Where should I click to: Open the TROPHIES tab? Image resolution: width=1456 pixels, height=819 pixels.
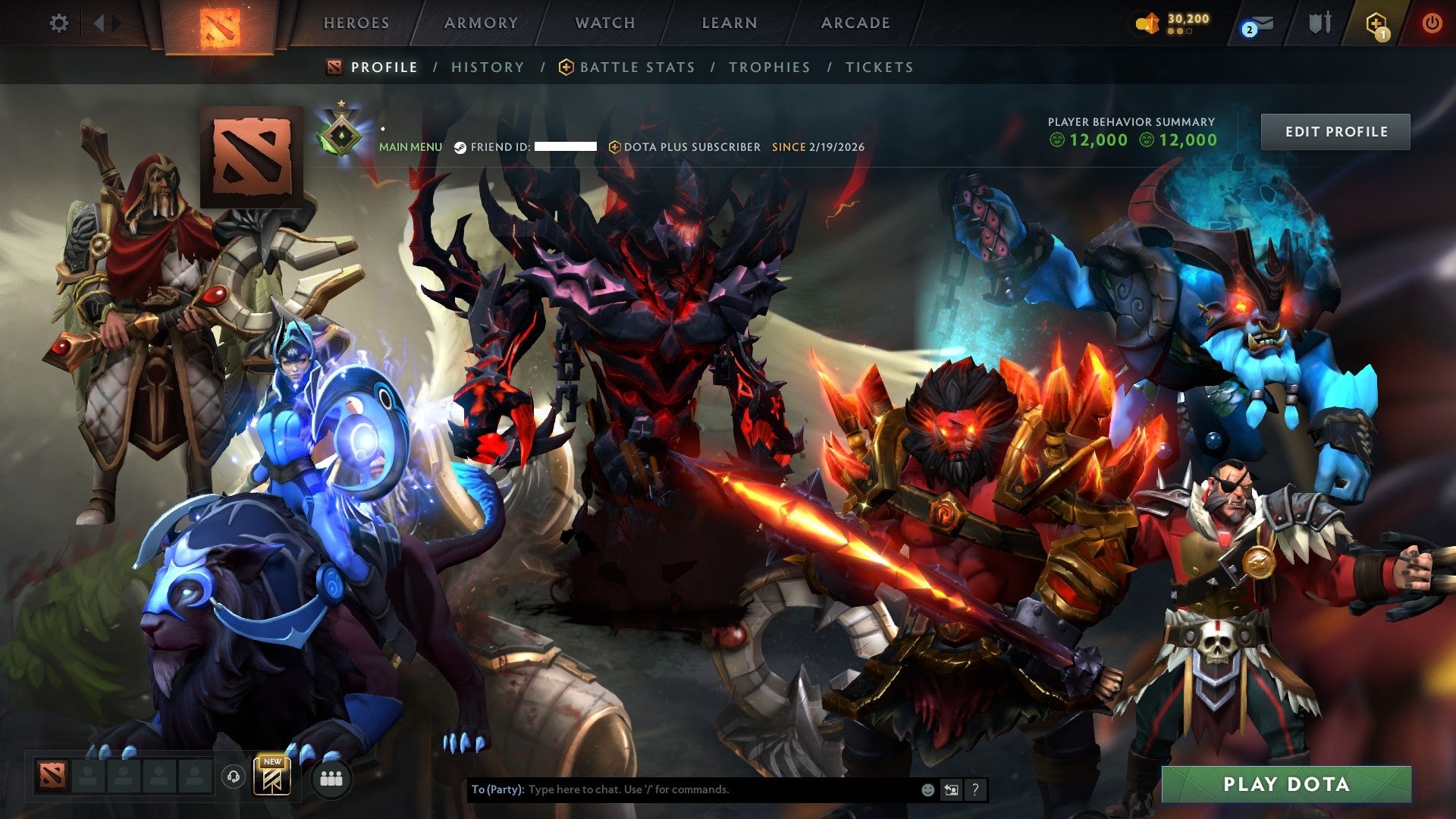(769, 67)
